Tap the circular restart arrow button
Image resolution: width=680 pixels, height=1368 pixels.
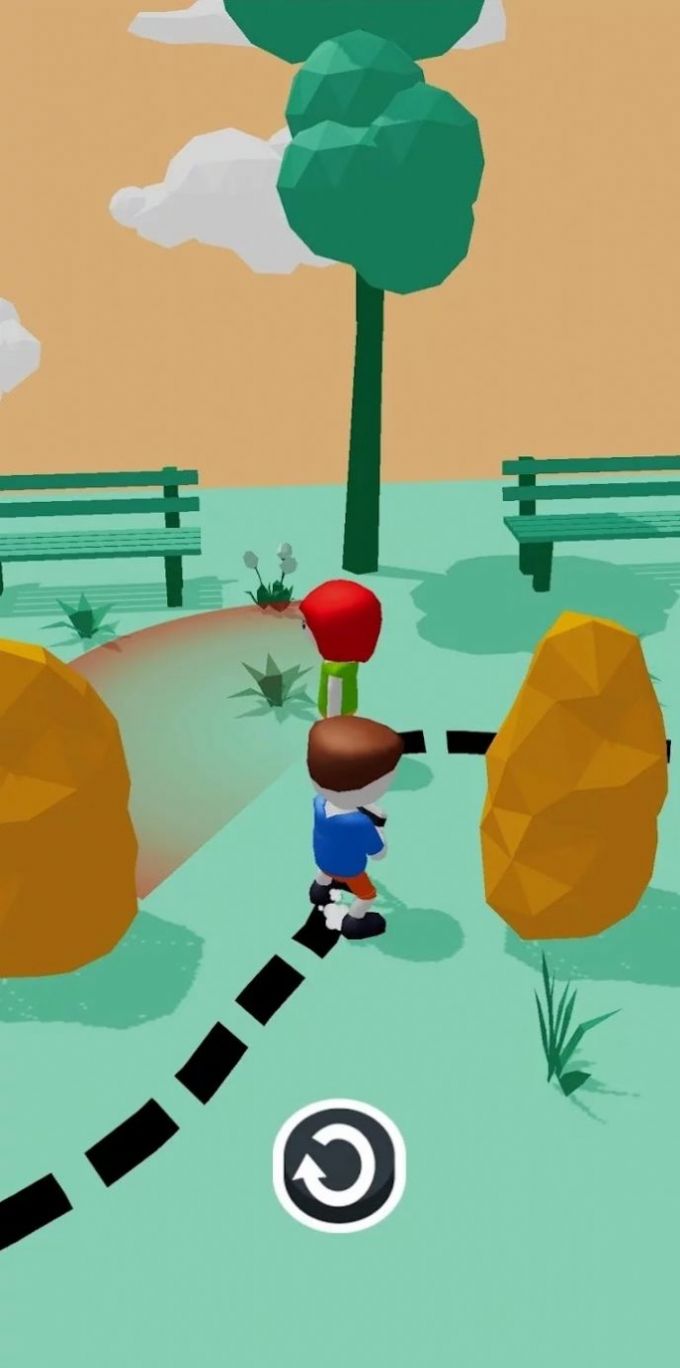(339, 1165)
